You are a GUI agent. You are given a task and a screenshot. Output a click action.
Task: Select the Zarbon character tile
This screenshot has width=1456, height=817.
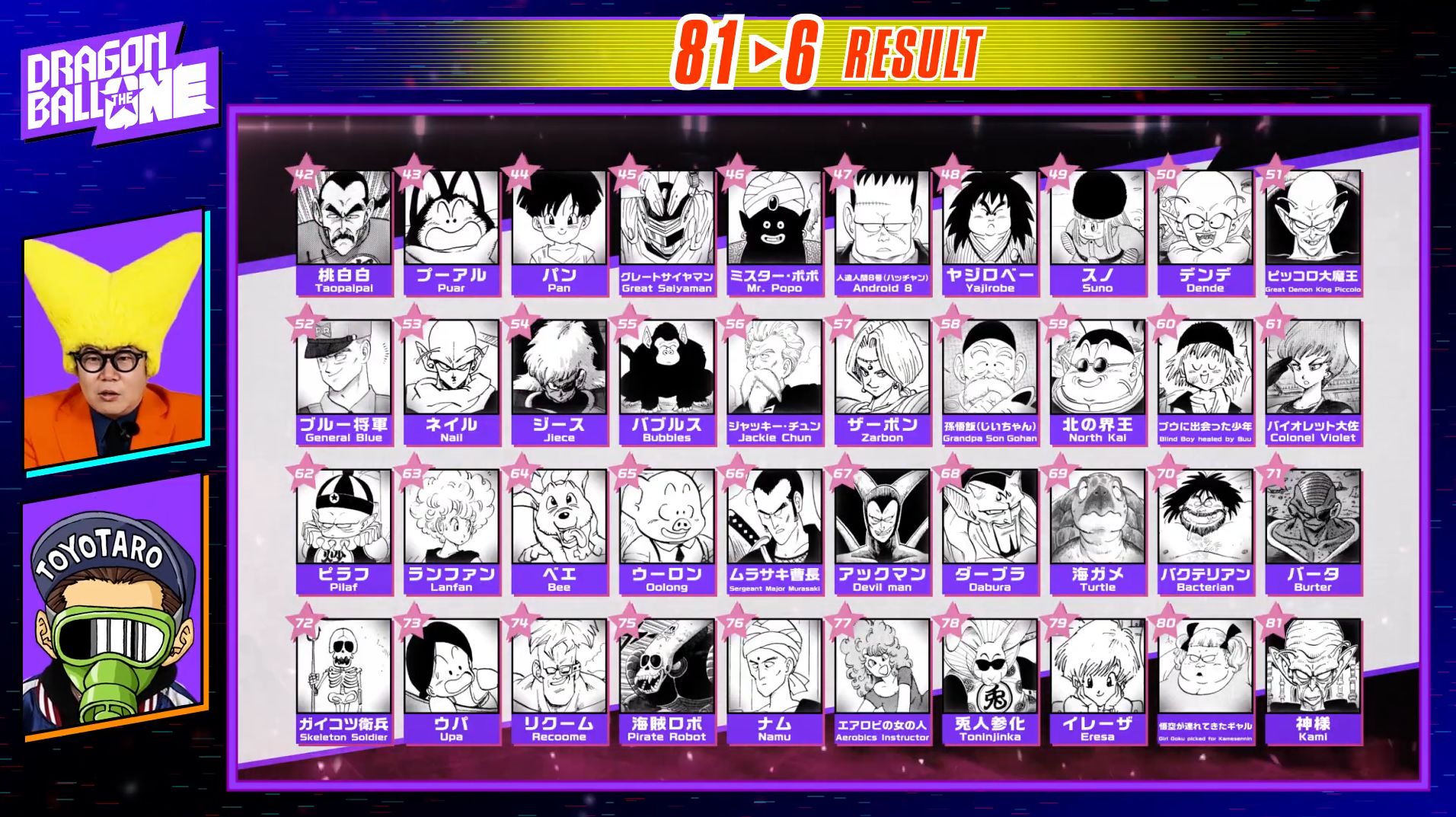coord(882,381)
